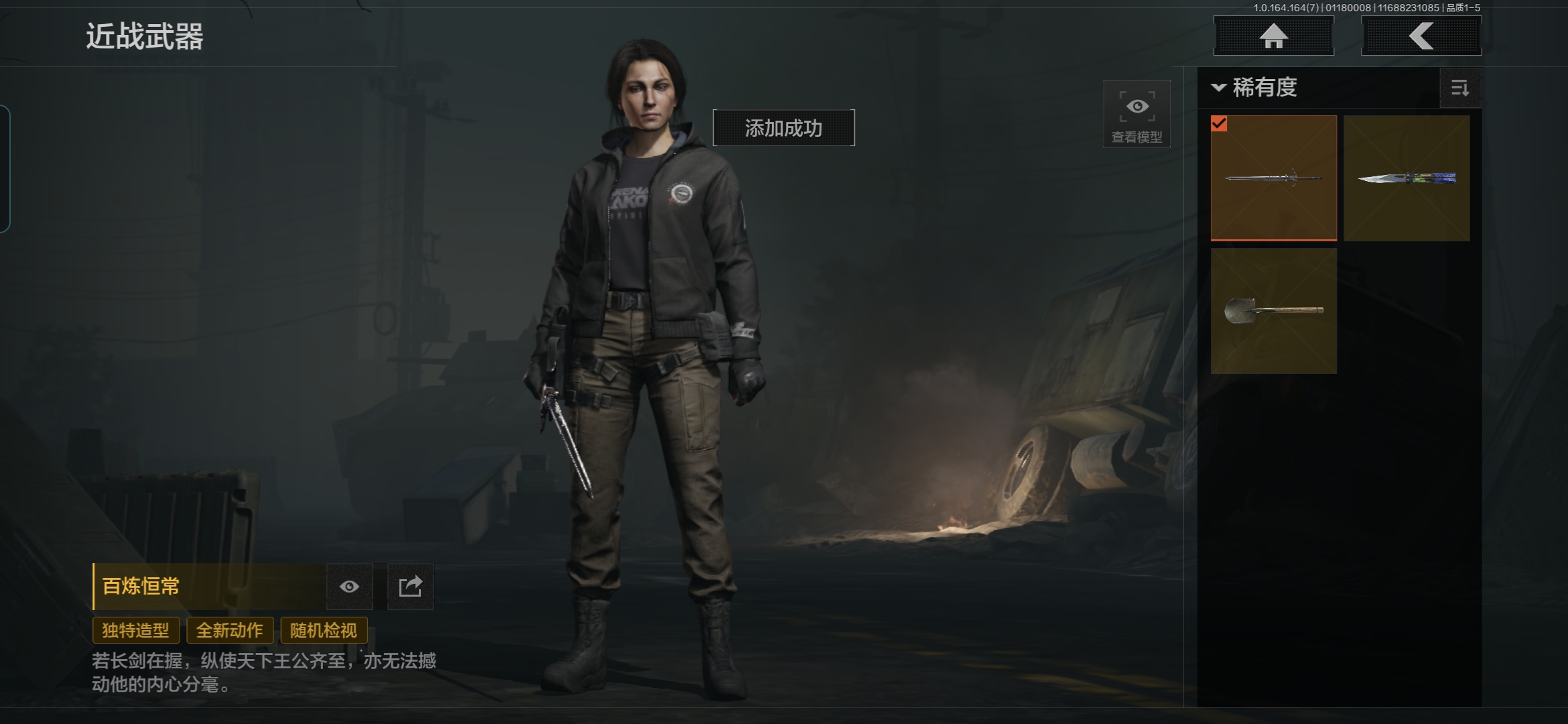The image size is (1568, 724).
Task: Go back with the arrow button
Action: click(1421, 36)
